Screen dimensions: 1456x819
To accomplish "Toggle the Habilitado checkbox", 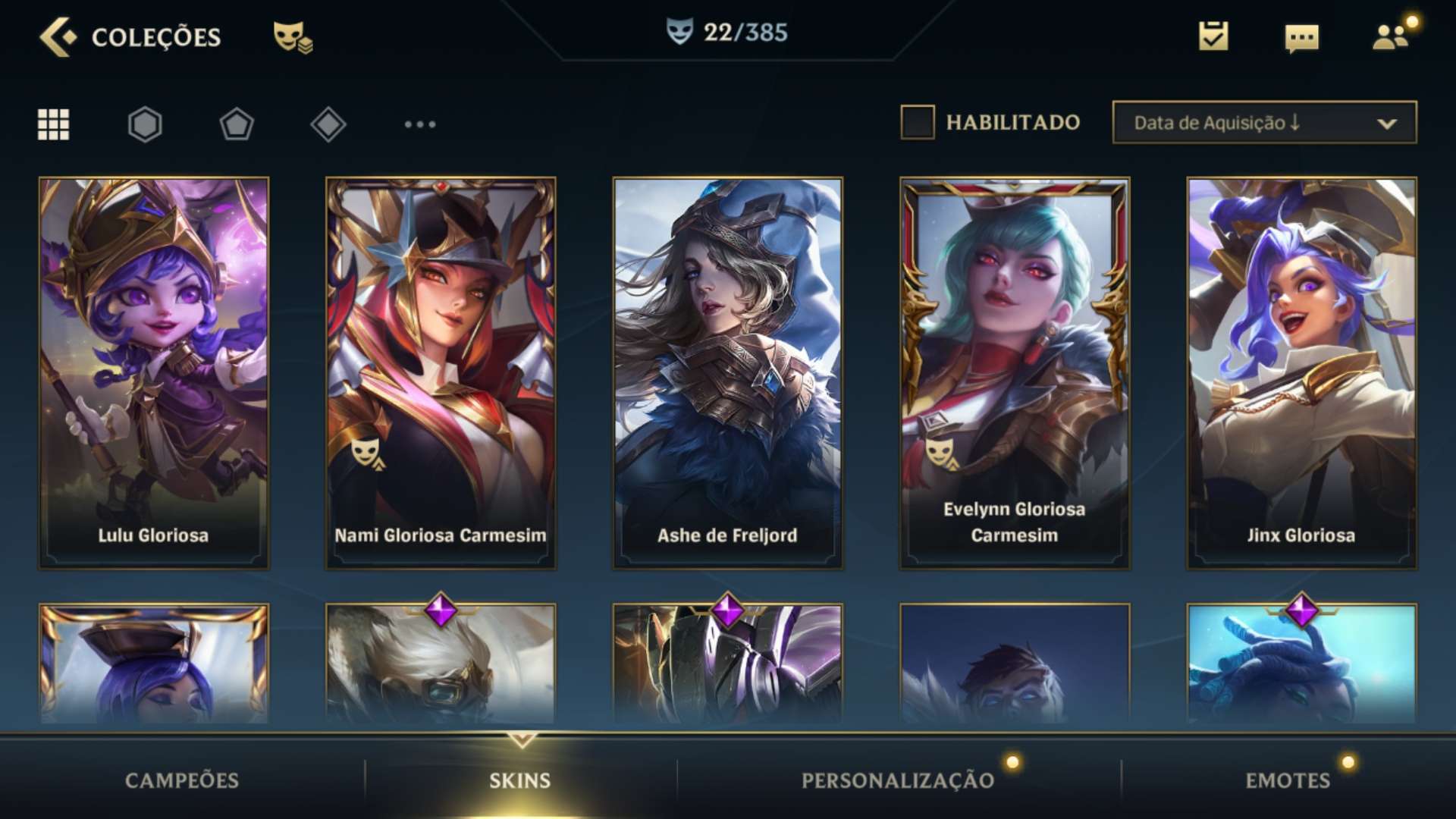I will pos(917,122).
